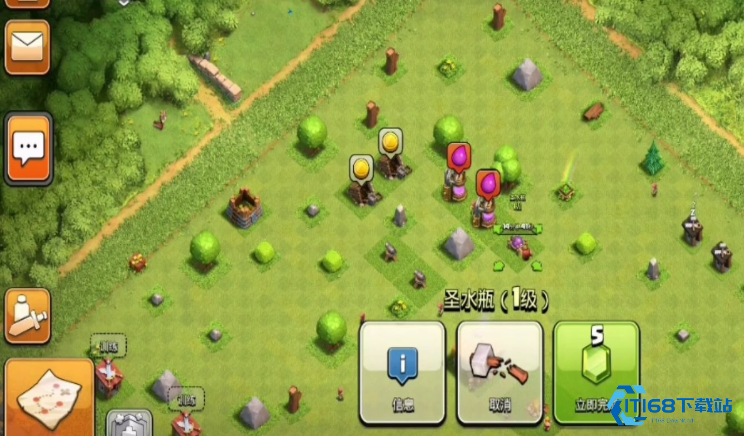Screen dimensions: 744x436
Task: Open the chat speech bubble button
Action: click(28, 149)
